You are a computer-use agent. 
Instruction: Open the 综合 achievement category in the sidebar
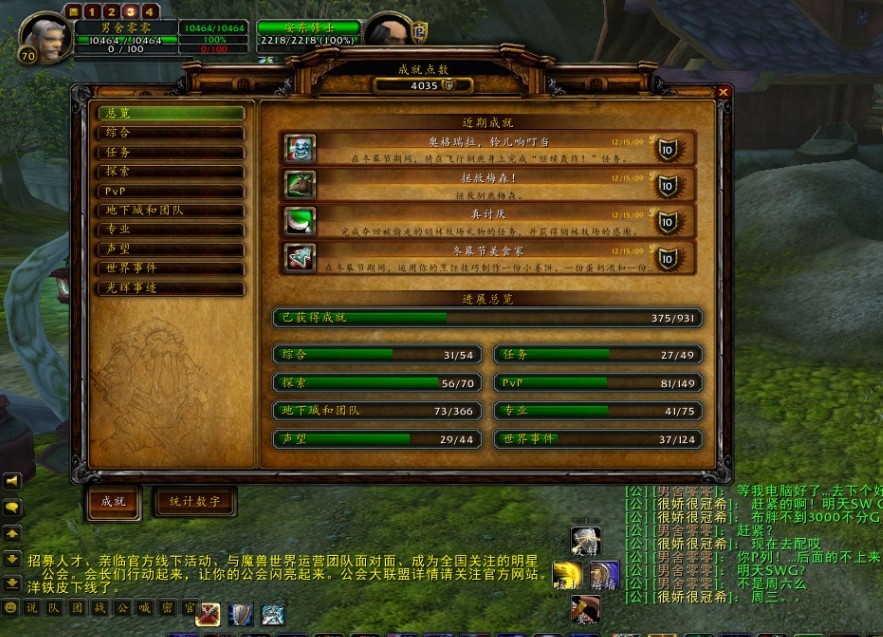click(x=169, y=132)
